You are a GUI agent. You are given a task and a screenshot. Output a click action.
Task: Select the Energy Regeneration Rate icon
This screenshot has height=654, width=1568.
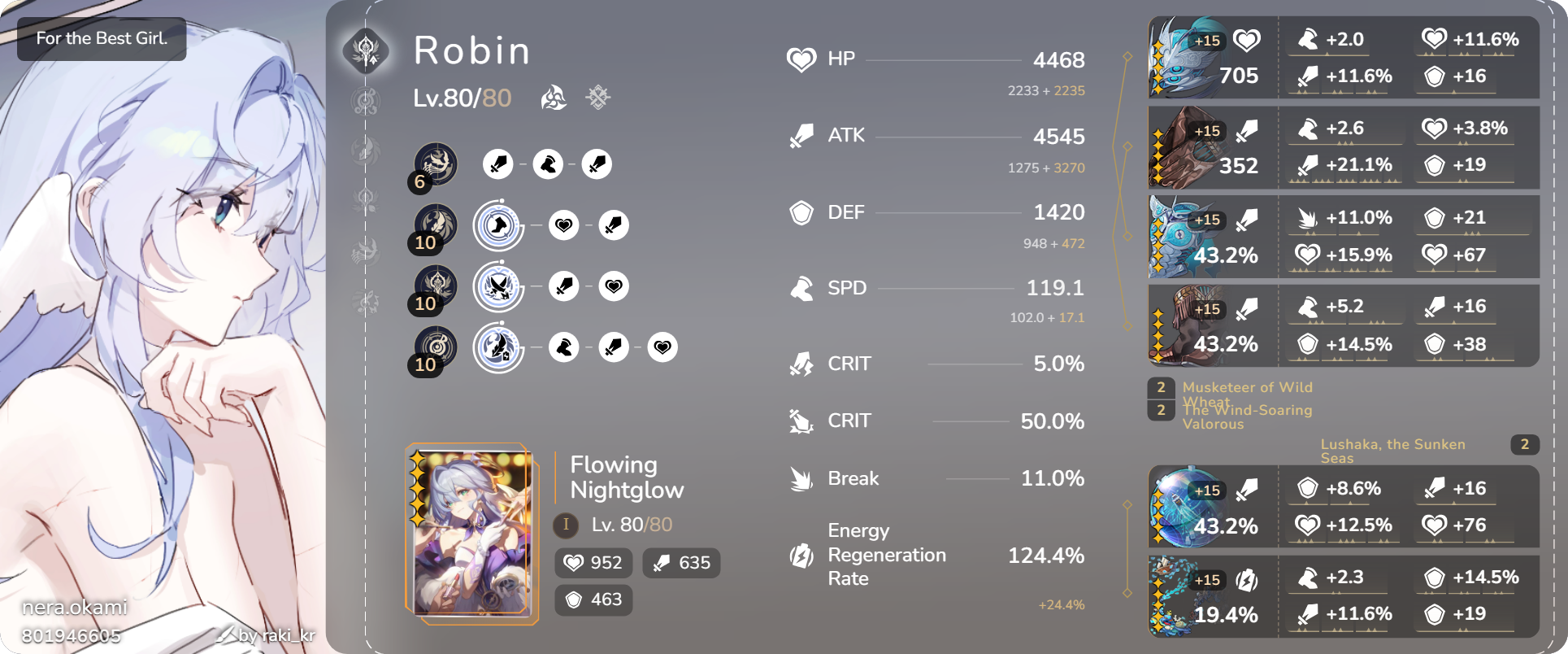[801, 556]
